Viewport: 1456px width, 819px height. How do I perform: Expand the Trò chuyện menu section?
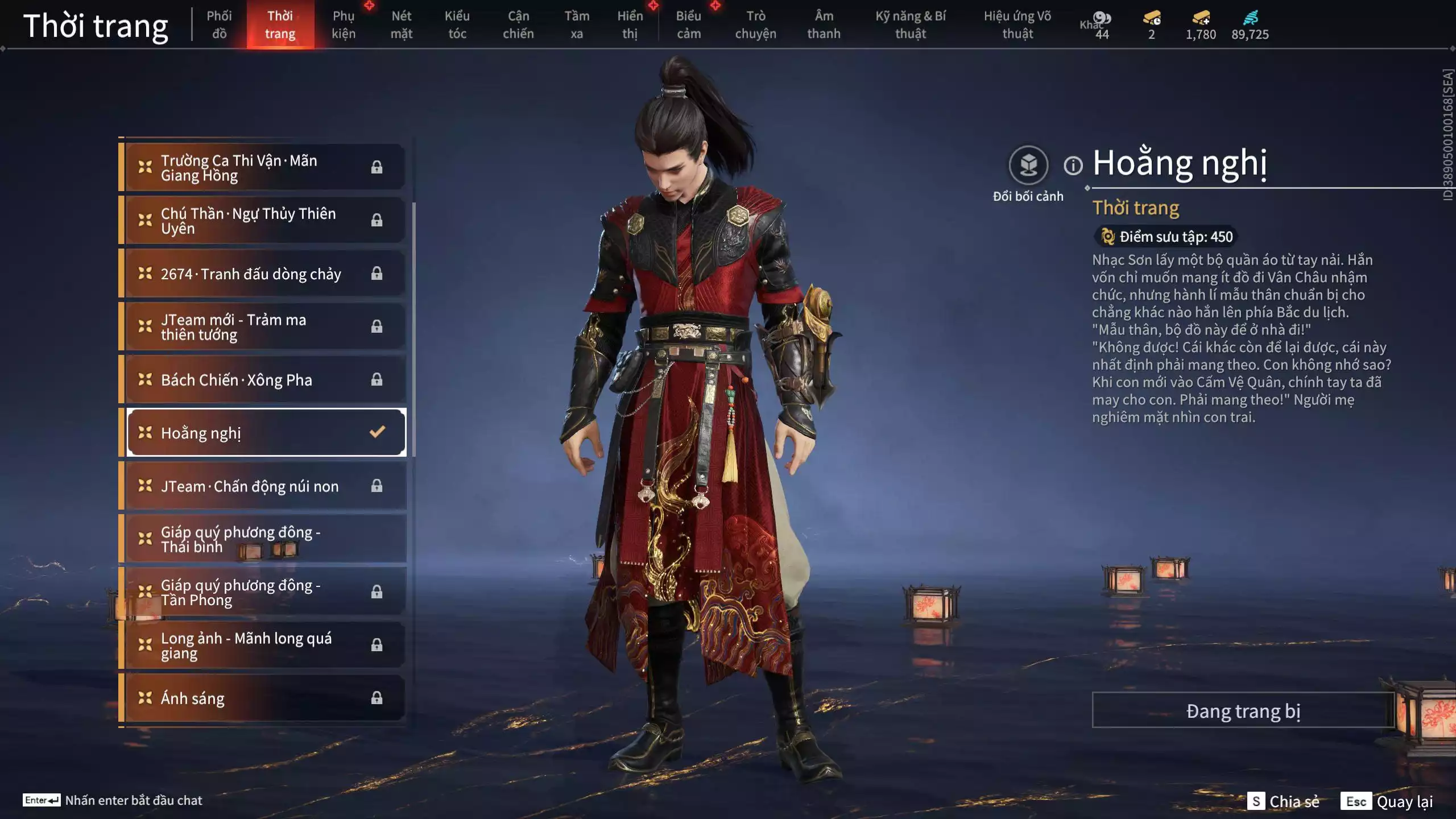tap(755, 24)
